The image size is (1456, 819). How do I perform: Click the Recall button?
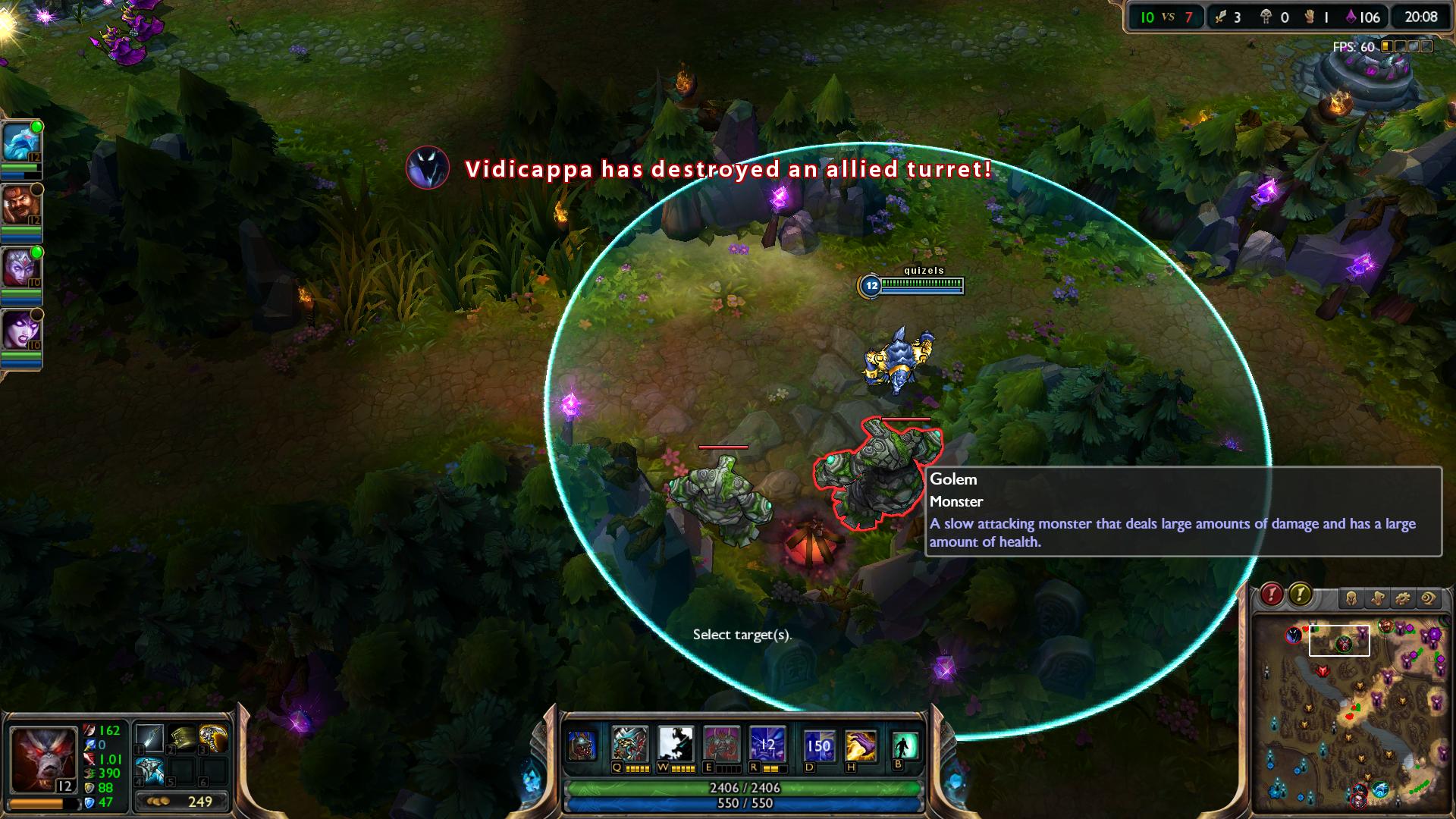[904, 745]
